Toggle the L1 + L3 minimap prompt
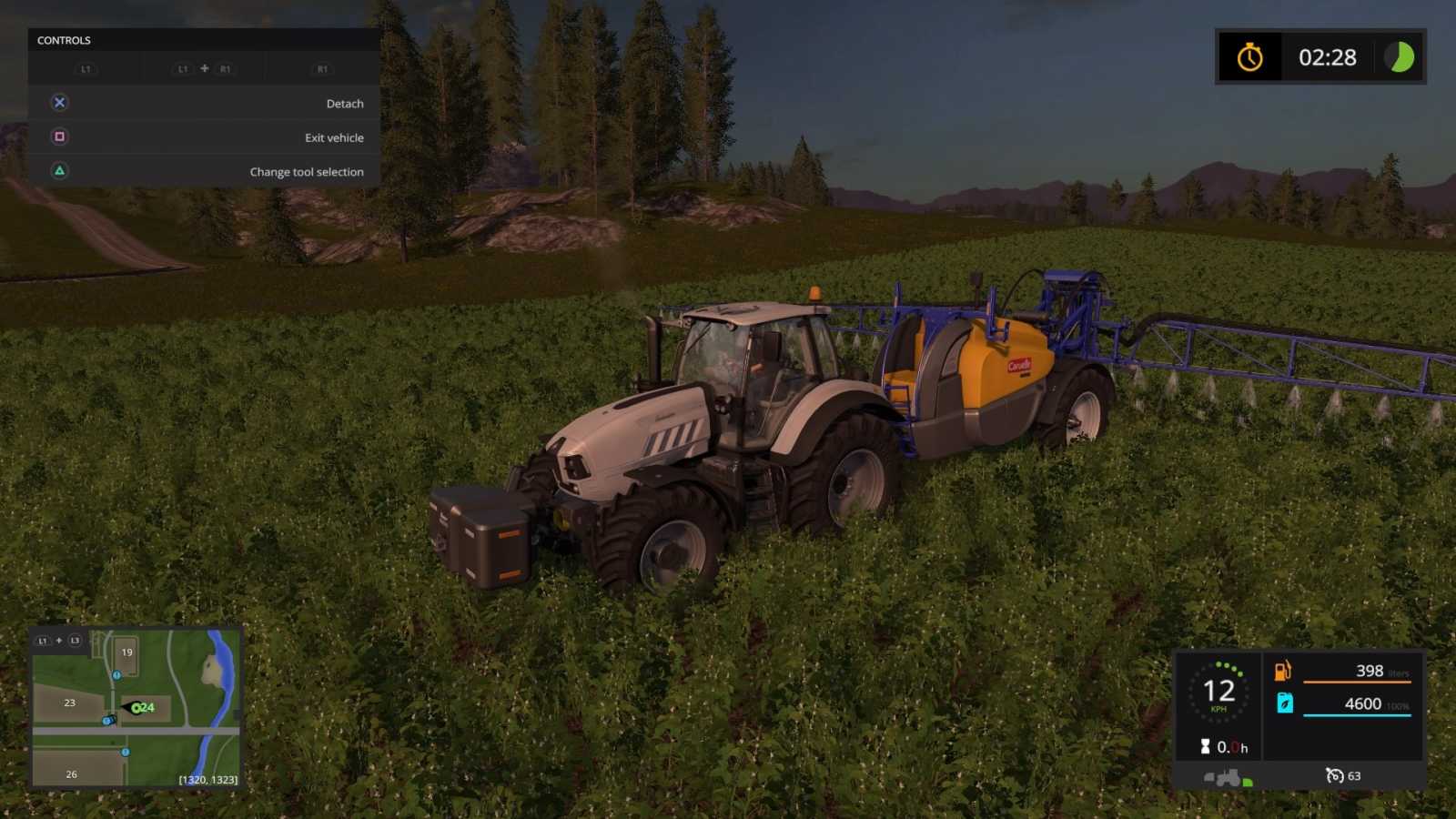This screenshot has width=1456, height=819. pyautogui.click(x=58, y=640)
